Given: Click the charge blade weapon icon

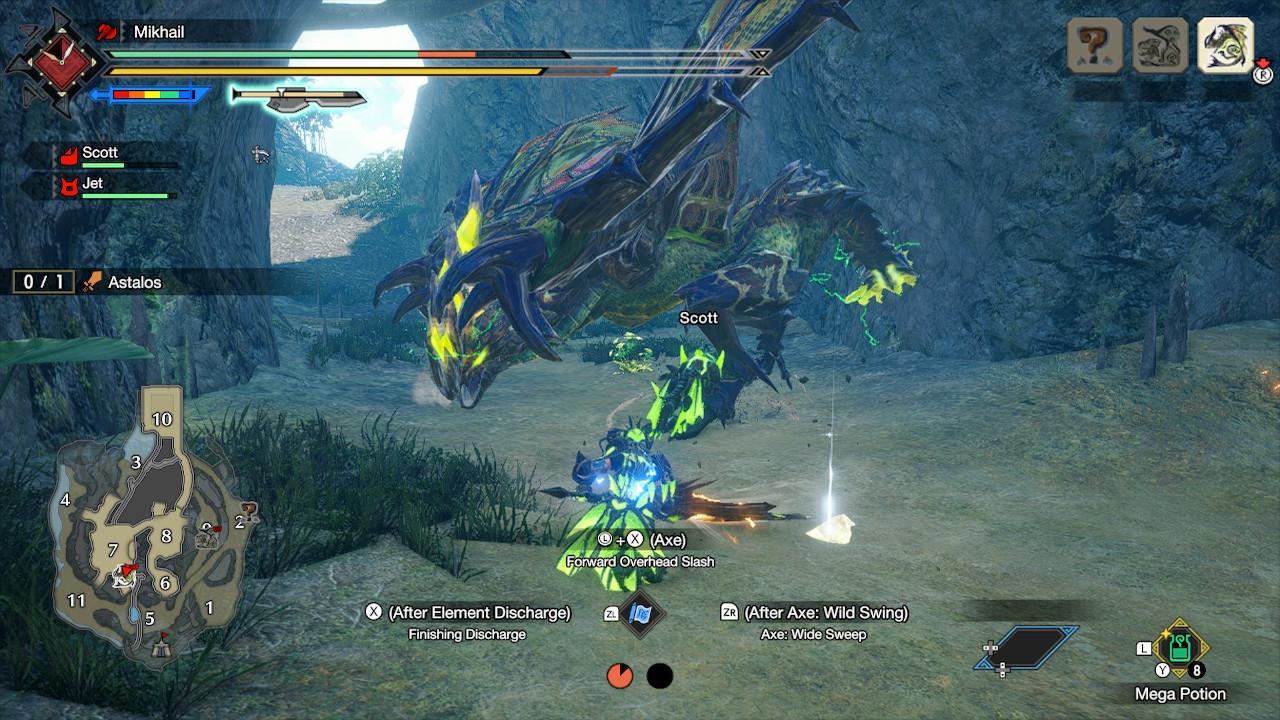Looking at the screenshot, I should click(x=298, y=97).
